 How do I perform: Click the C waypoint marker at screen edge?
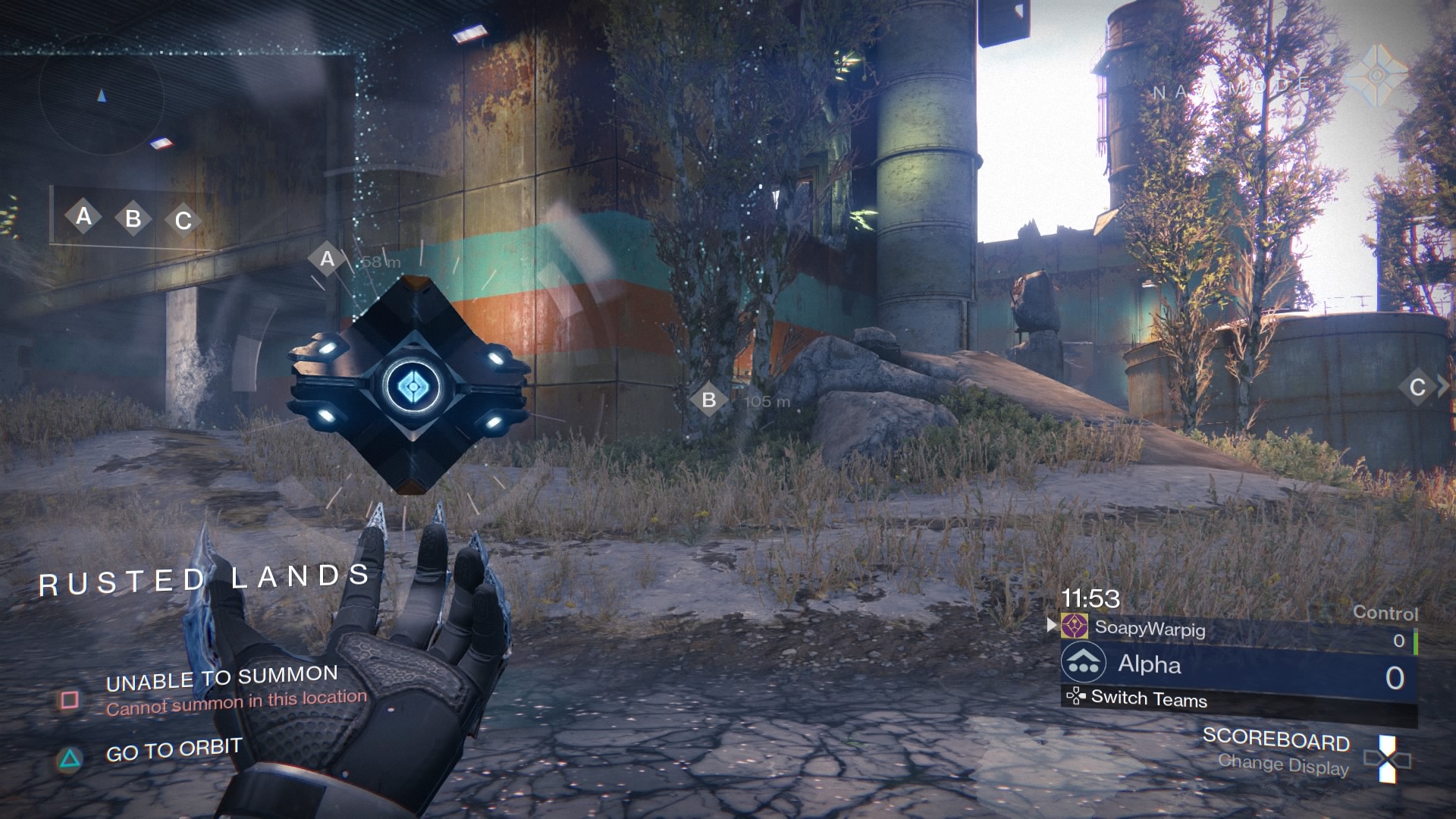pyautogui.click(x=1417, y=388)
